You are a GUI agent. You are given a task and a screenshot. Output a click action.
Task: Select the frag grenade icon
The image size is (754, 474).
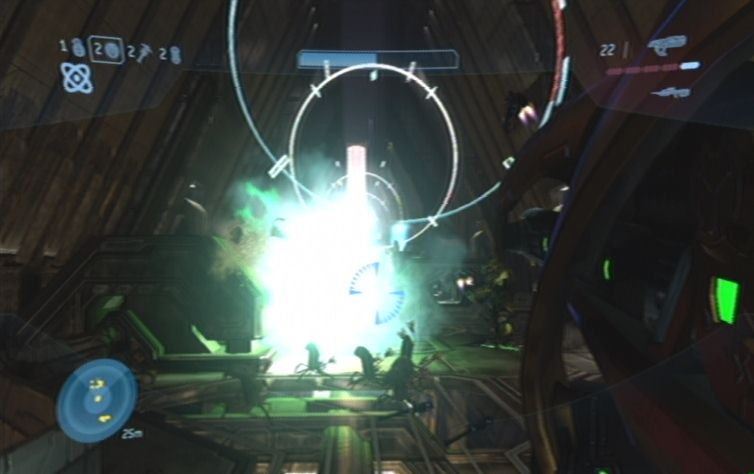76,46
